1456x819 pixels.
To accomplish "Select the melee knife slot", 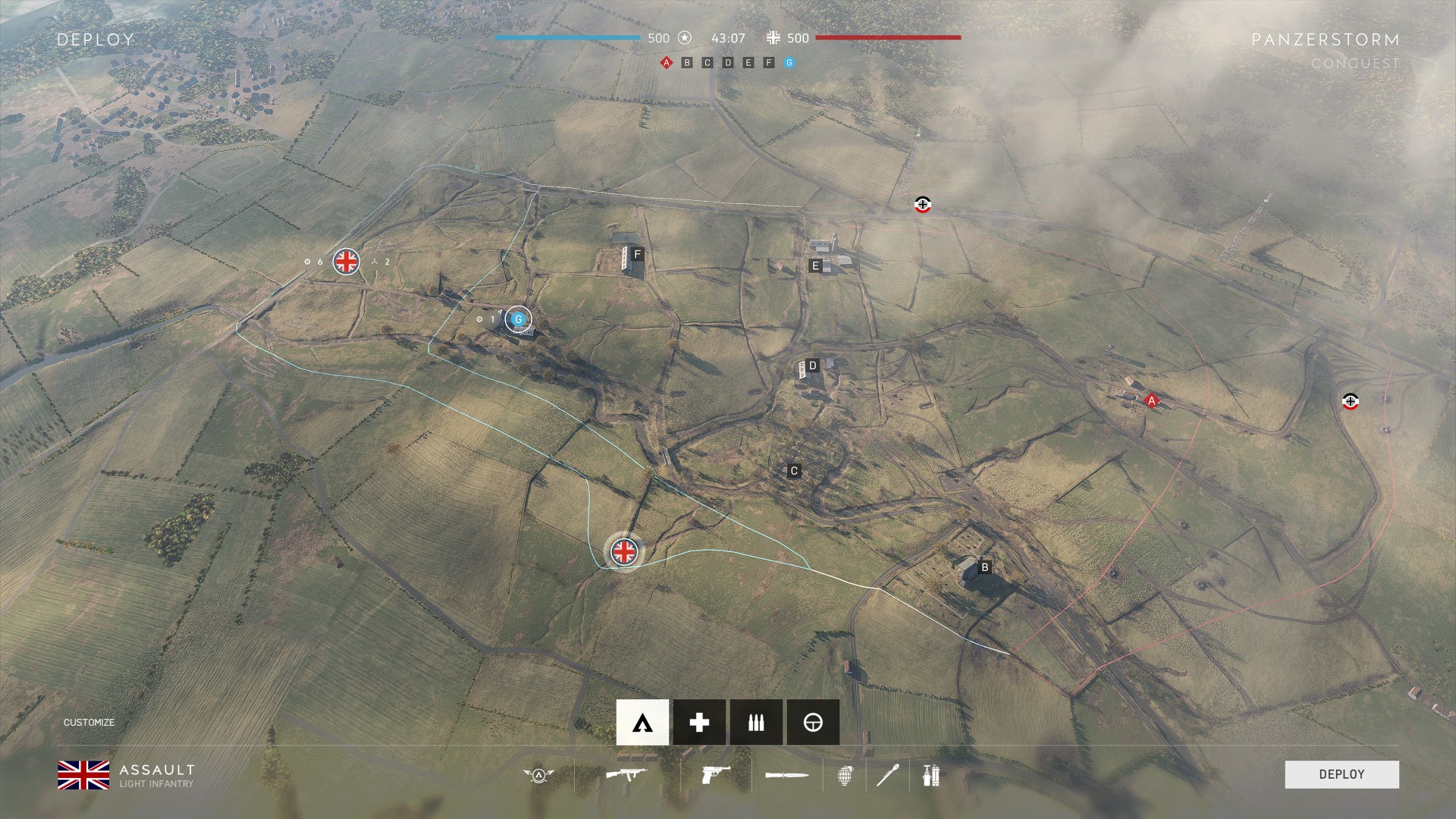I will click(x=786, y=775).
